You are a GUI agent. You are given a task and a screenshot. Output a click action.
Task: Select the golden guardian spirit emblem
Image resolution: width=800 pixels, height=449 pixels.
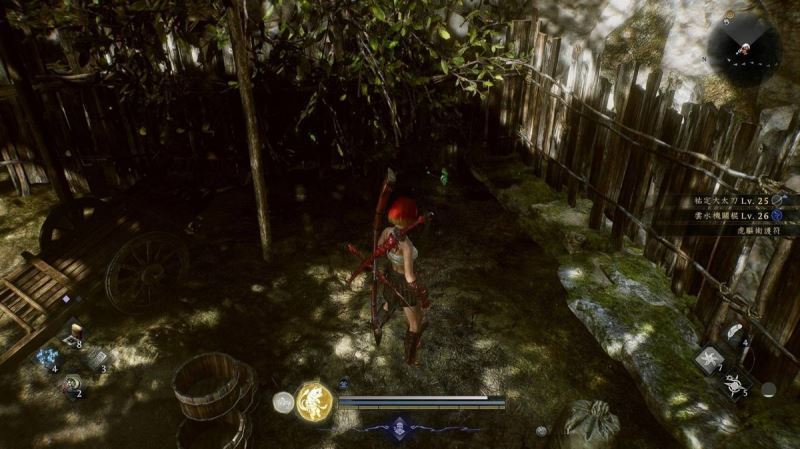(314, 401)
